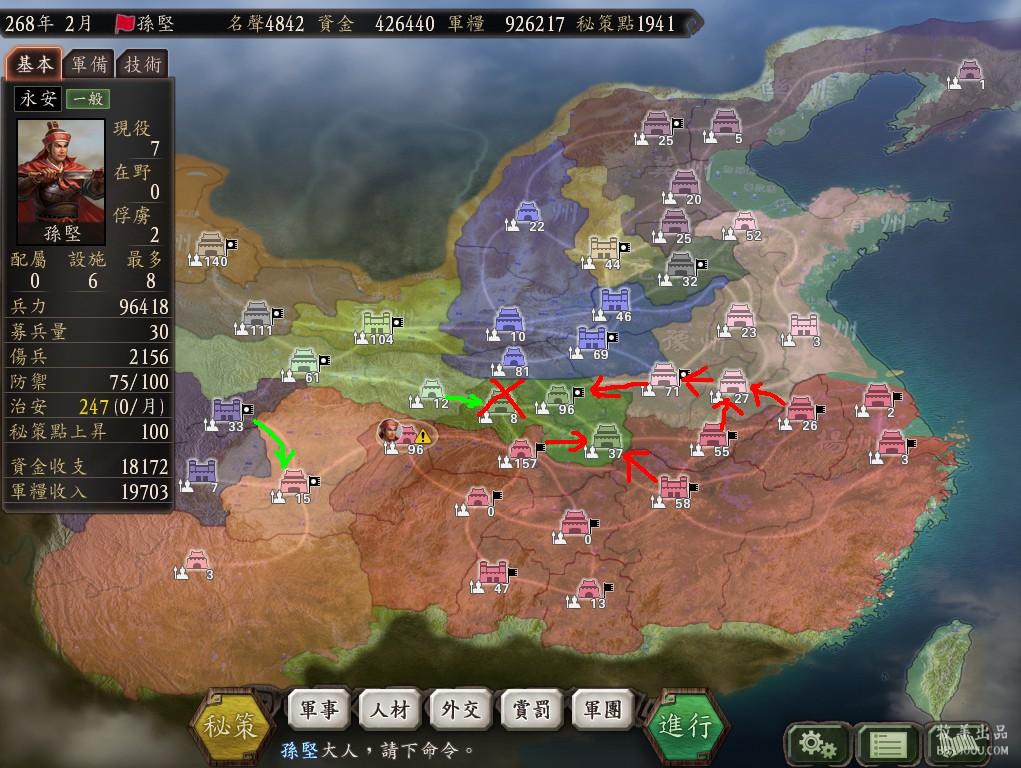The image size is (1021, 768).
Task: Choose the 人材 personnel command
Action: pos(390,710)
